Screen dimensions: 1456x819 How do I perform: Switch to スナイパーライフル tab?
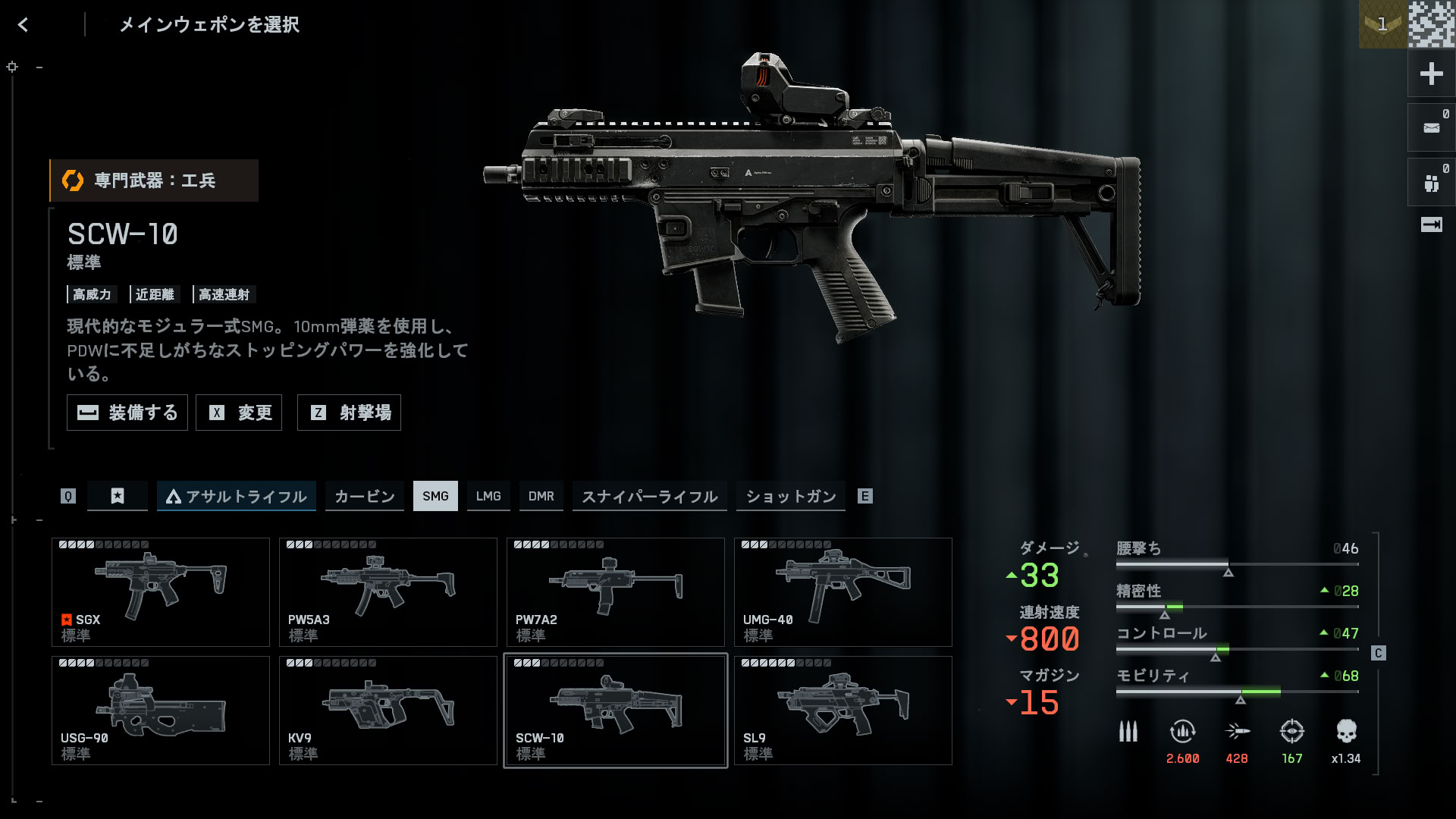[649, 496]
